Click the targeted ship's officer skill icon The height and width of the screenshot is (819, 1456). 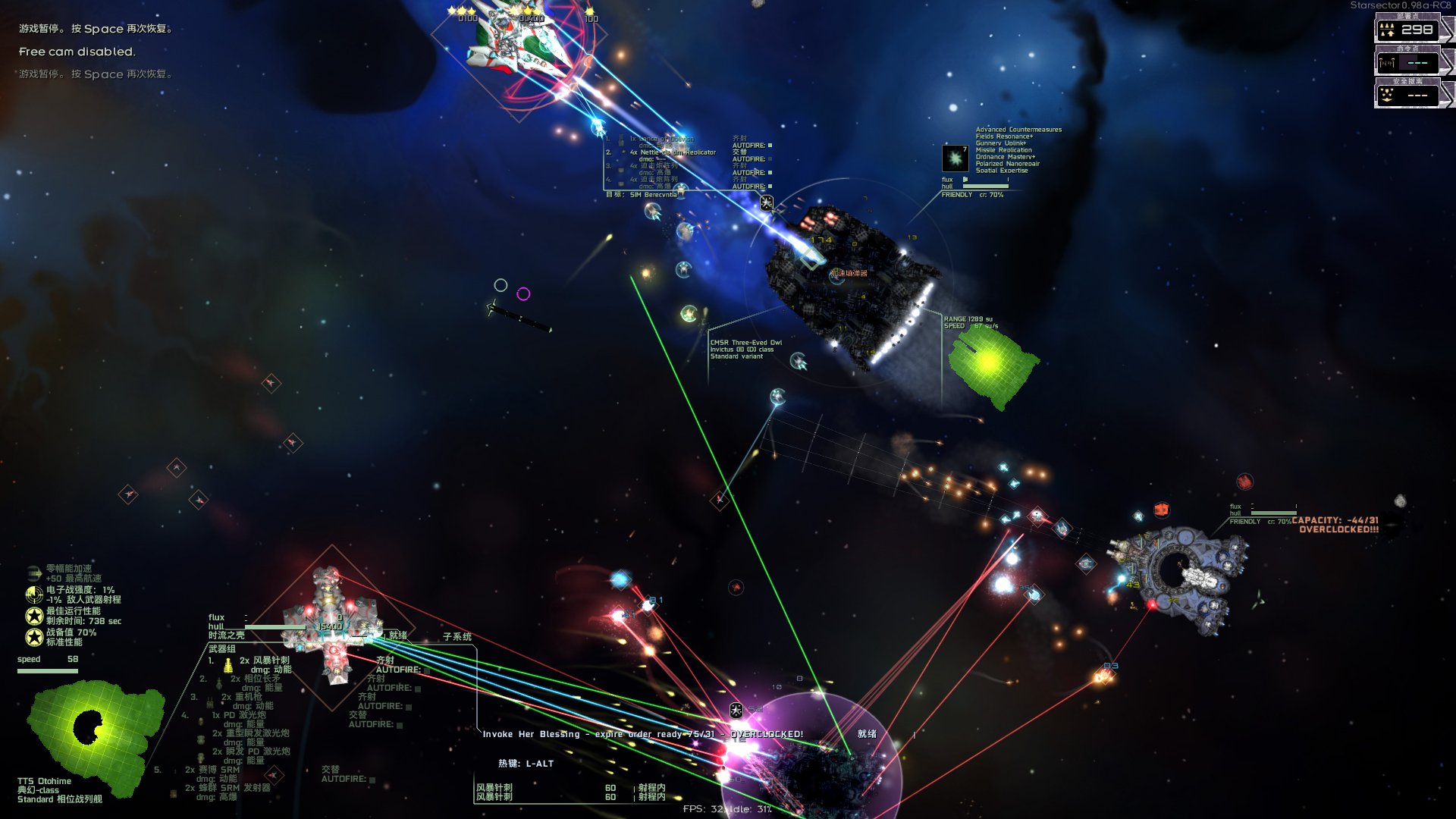955,158
